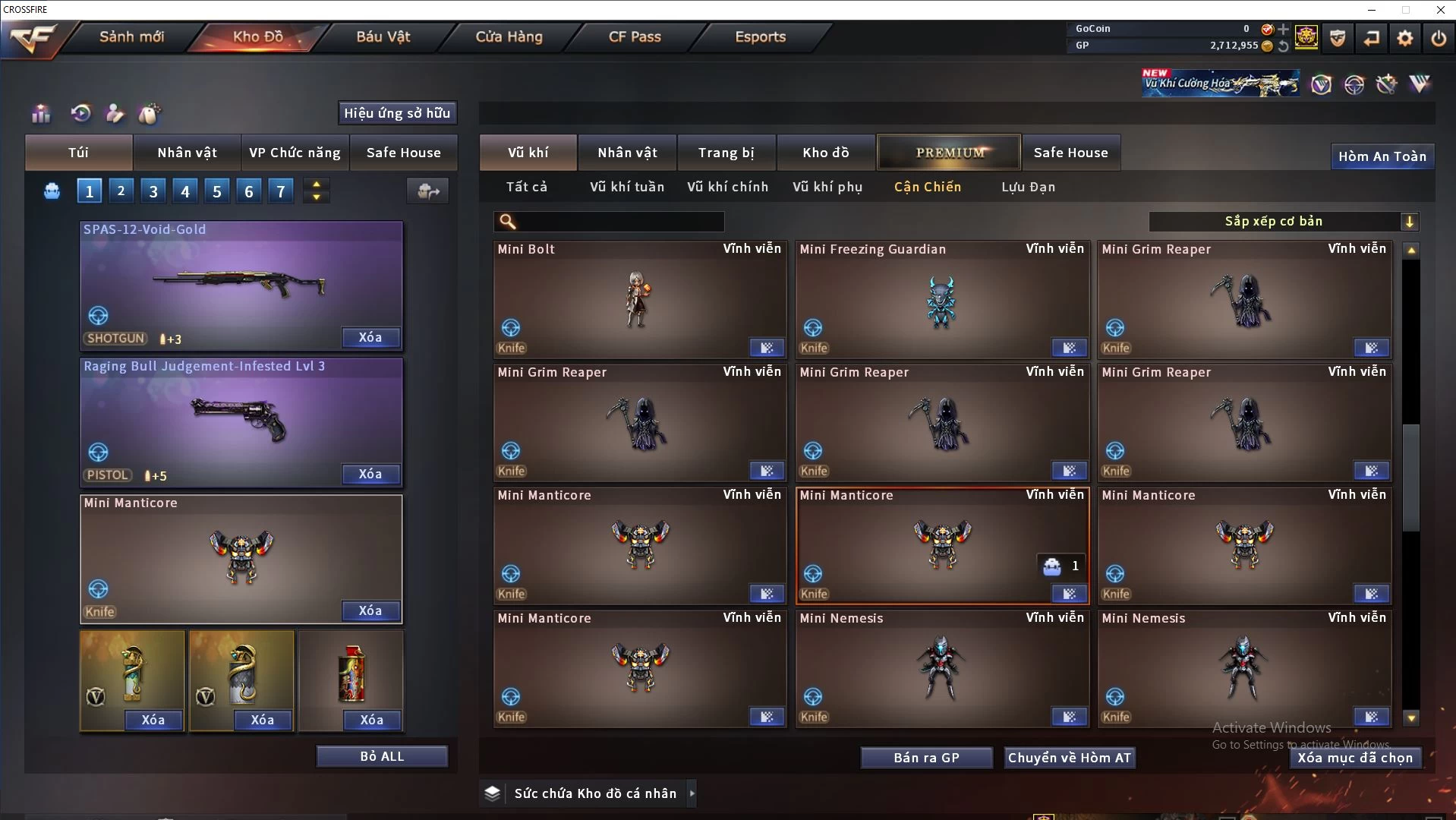Switch to the Nhân vật bag tab
The width and height of the screenshot is (1456, 820).
[x=187, y=153]
